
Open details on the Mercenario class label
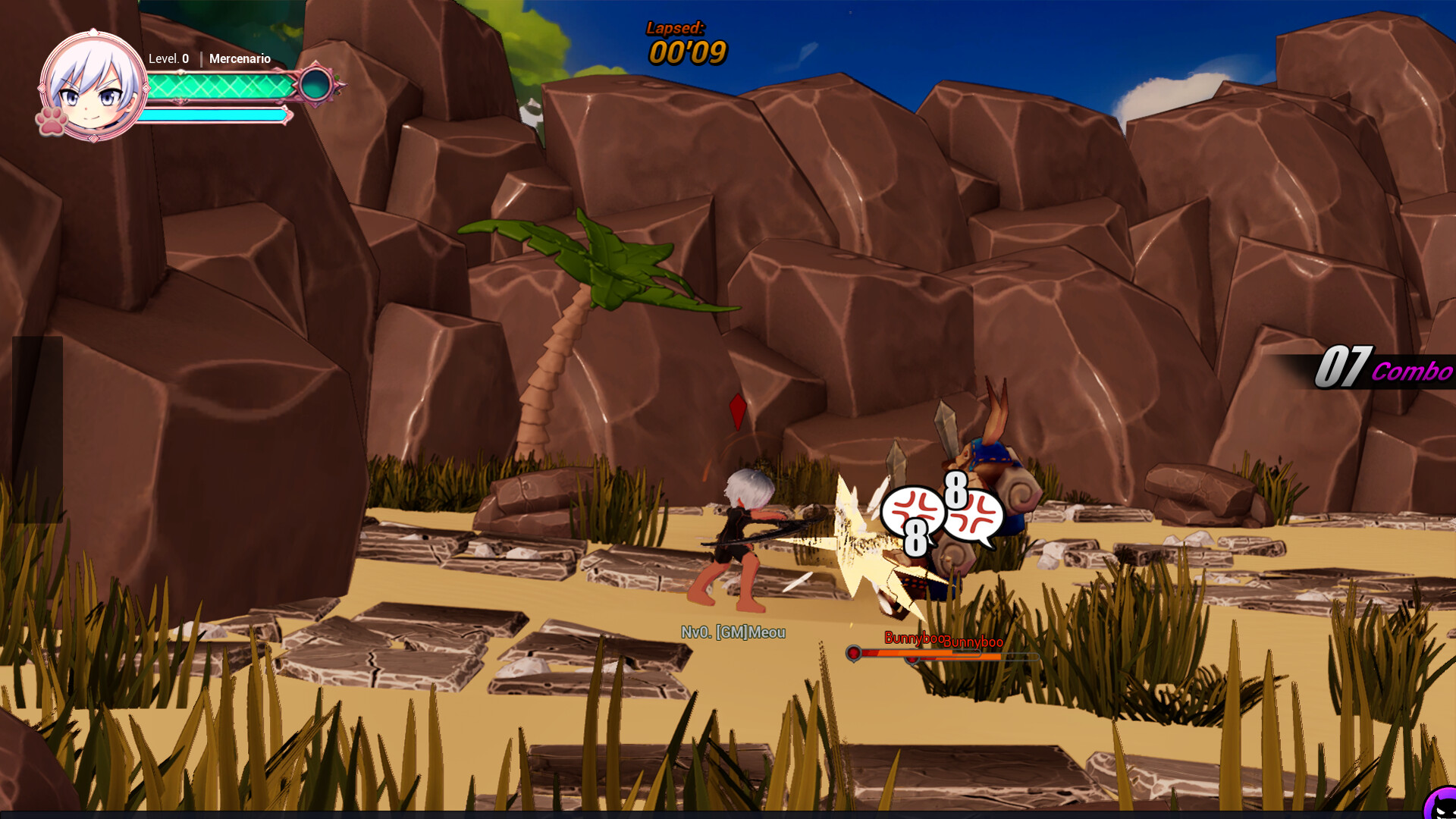coord(240,58)
